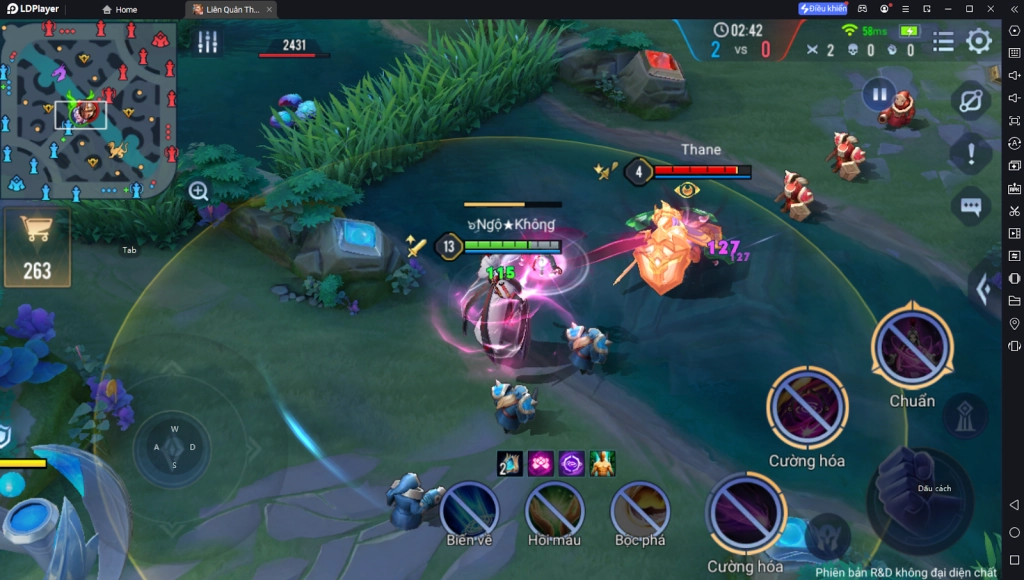Cast the Bộc phá summoner spell

point(639,508)
